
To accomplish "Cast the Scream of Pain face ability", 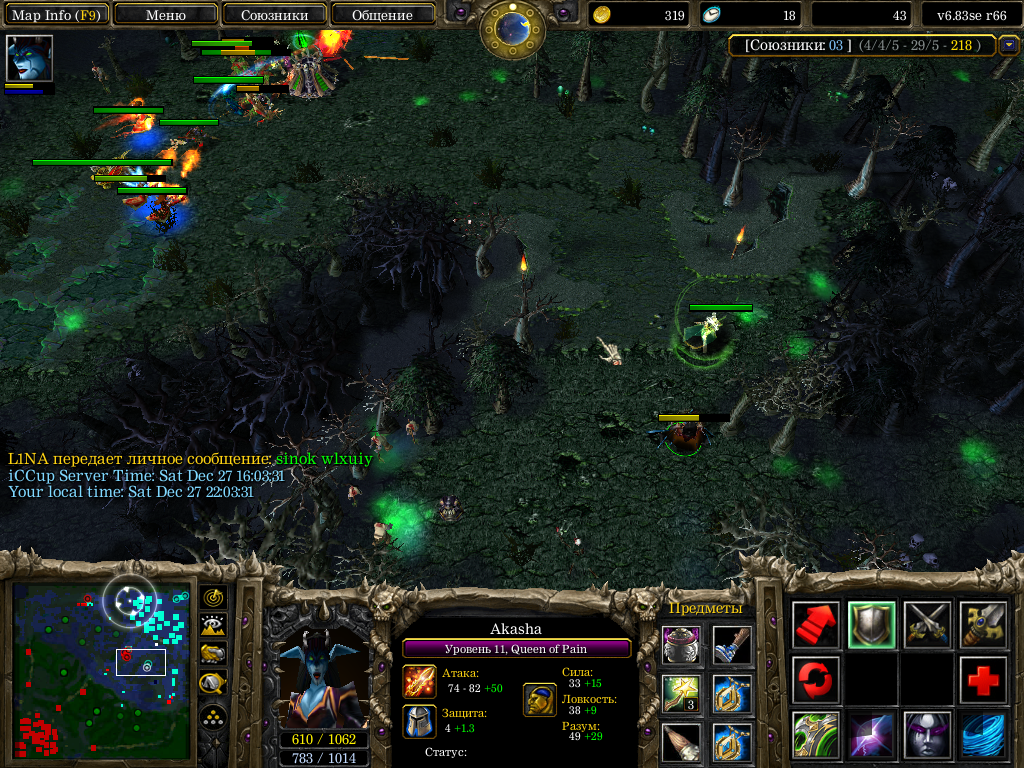I will 927,735.
